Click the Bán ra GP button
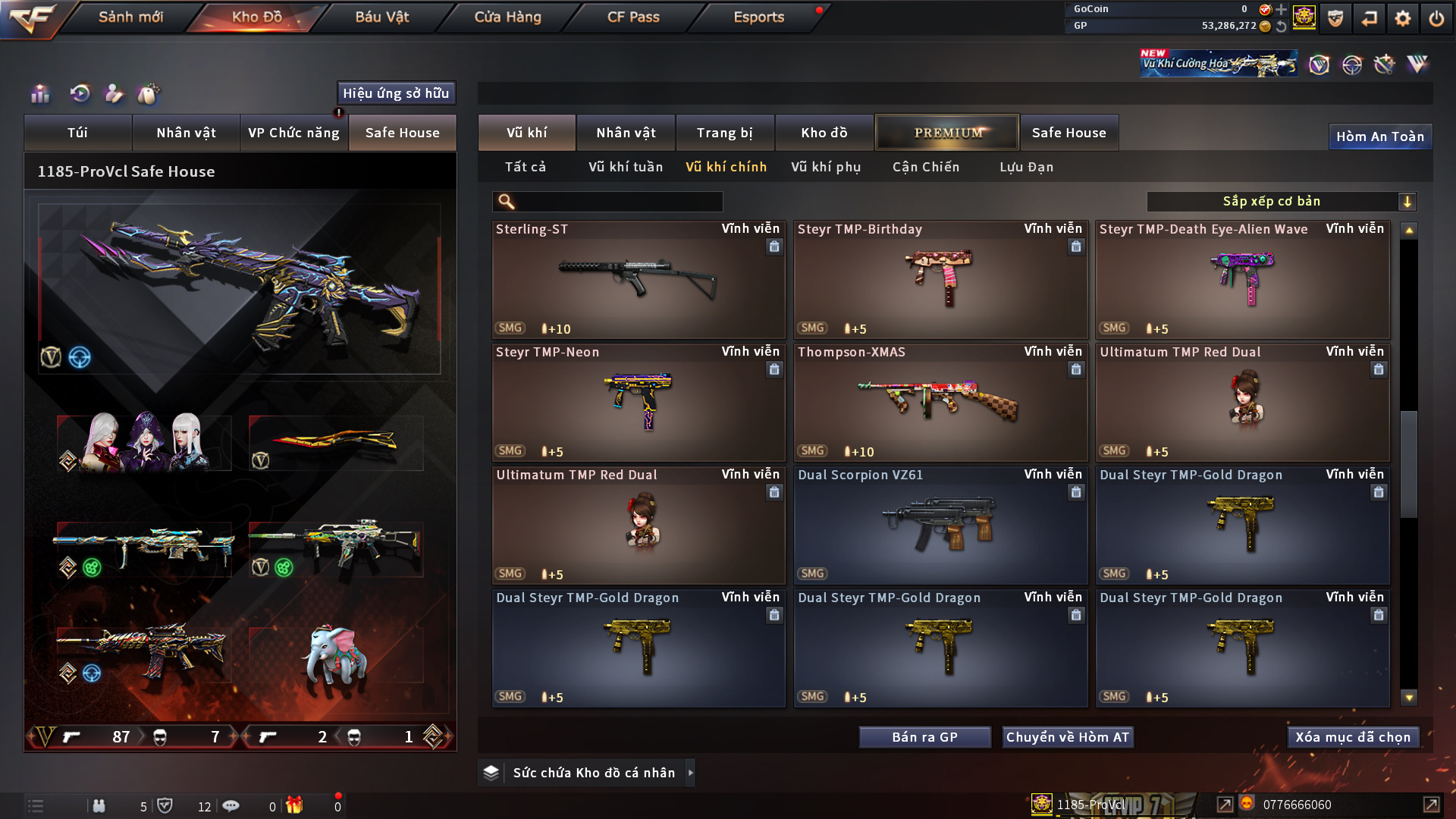This screenshot has height=819, width=1456. point(924,737)
